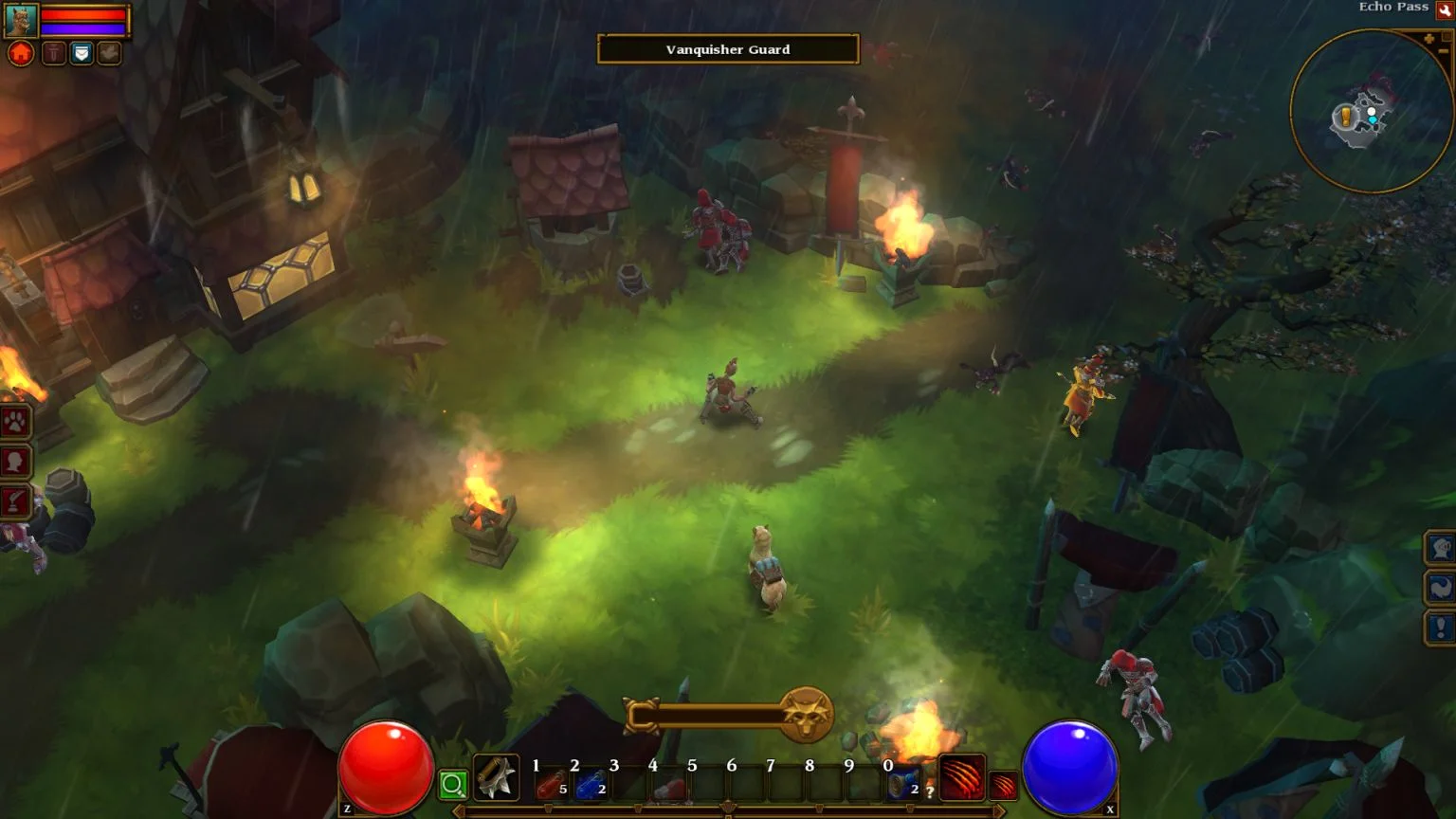Screen dimensions: 1456x819
Task: Zoom out the minimap with the minus button
Action: click(x=1445, y=49)
